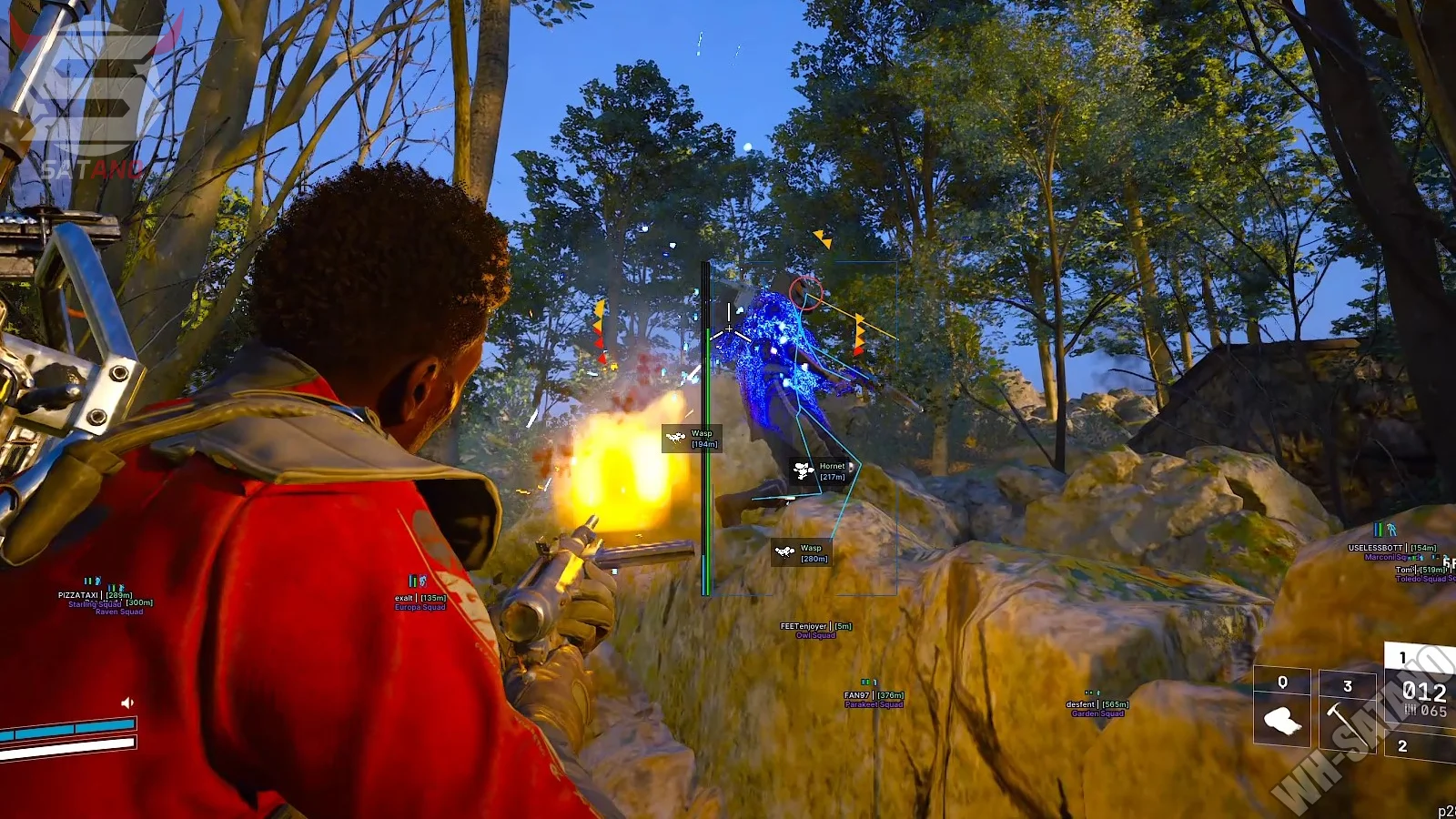
Task: Click the speaker voice icon
Action: pyautogui.click(x=127, y=703)
